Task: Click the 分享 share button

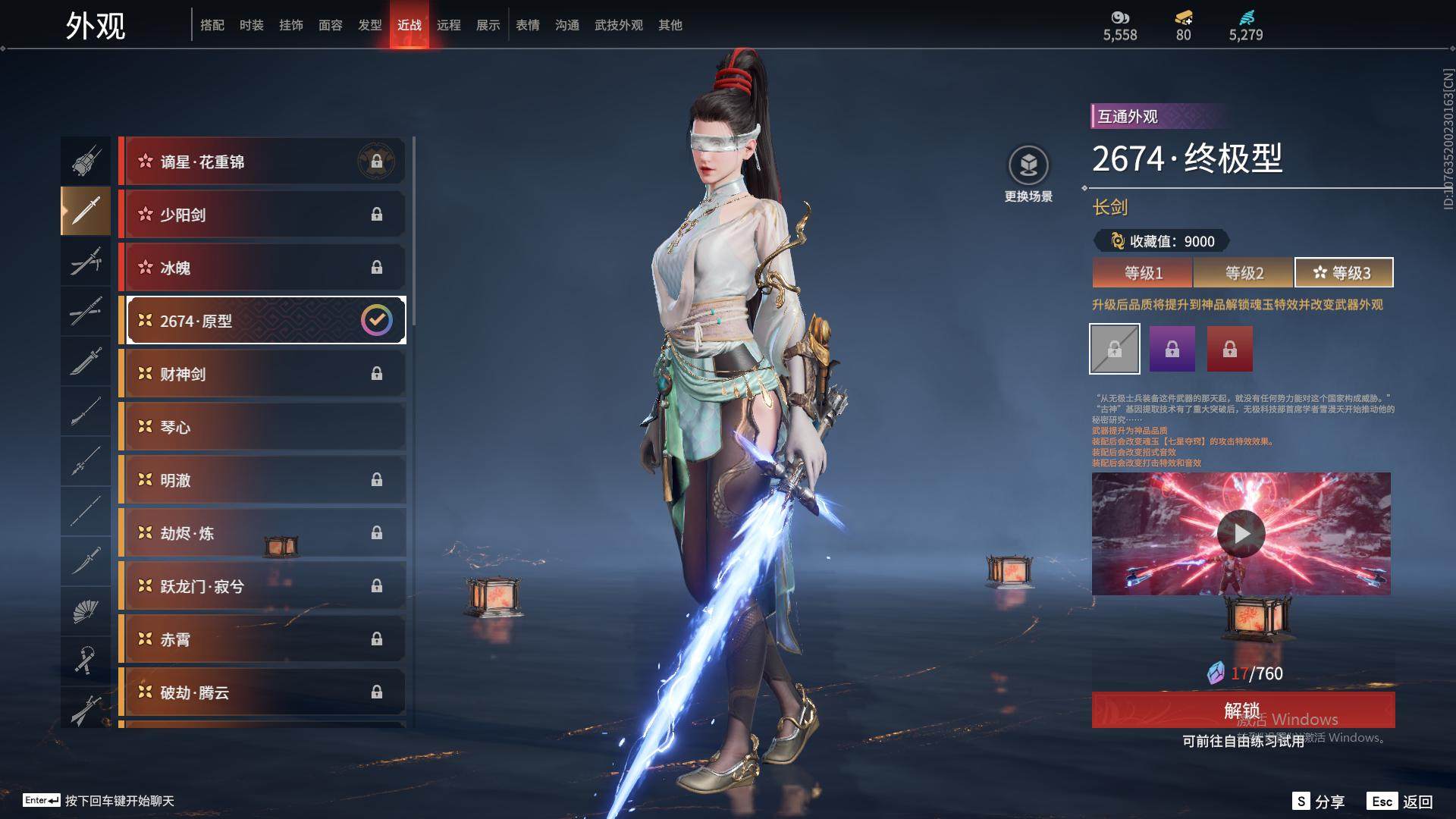Action: 1319,802
